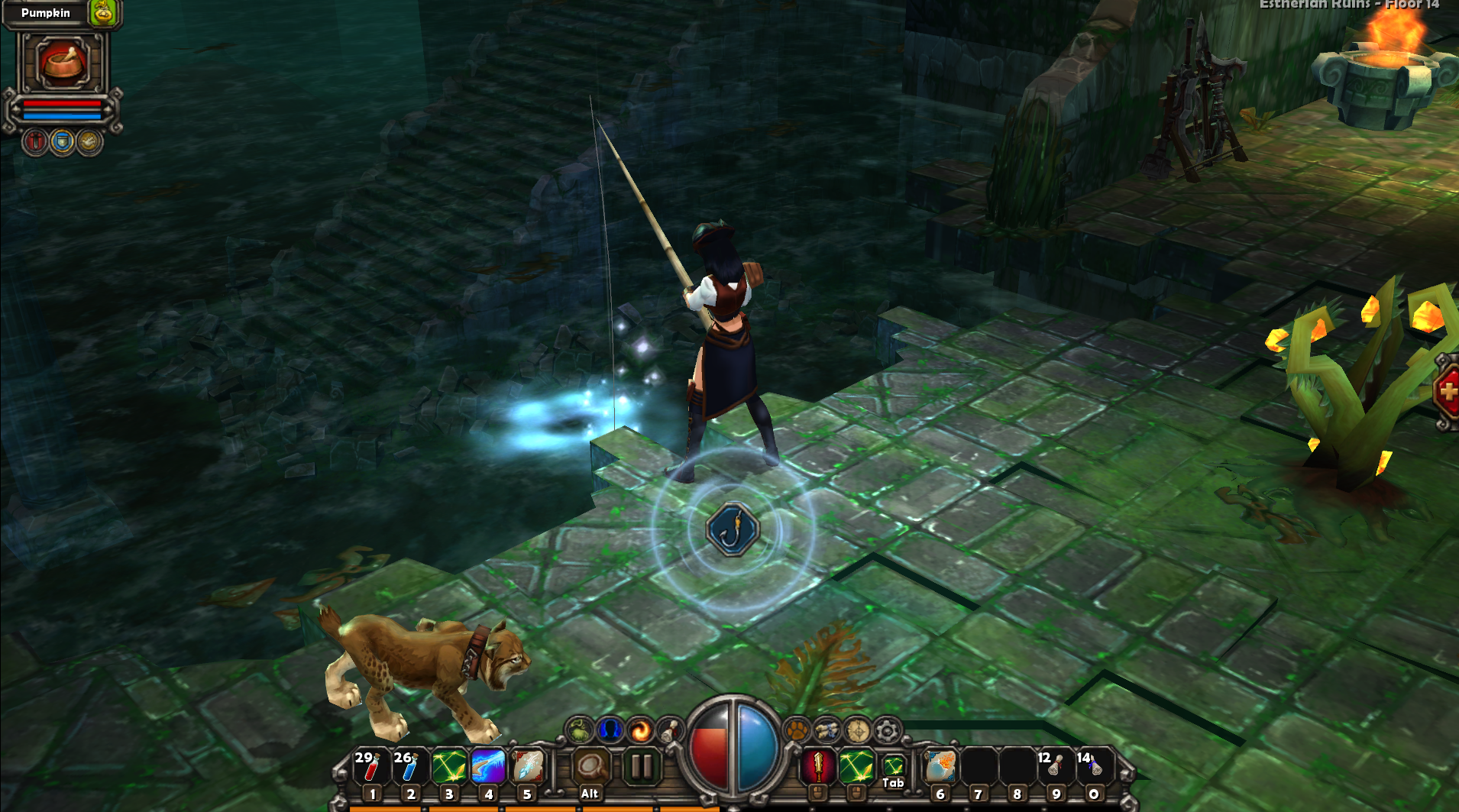Activate the green crossed-arrows skill in slot 3
1459x812 pixels.
coord(448,766)
